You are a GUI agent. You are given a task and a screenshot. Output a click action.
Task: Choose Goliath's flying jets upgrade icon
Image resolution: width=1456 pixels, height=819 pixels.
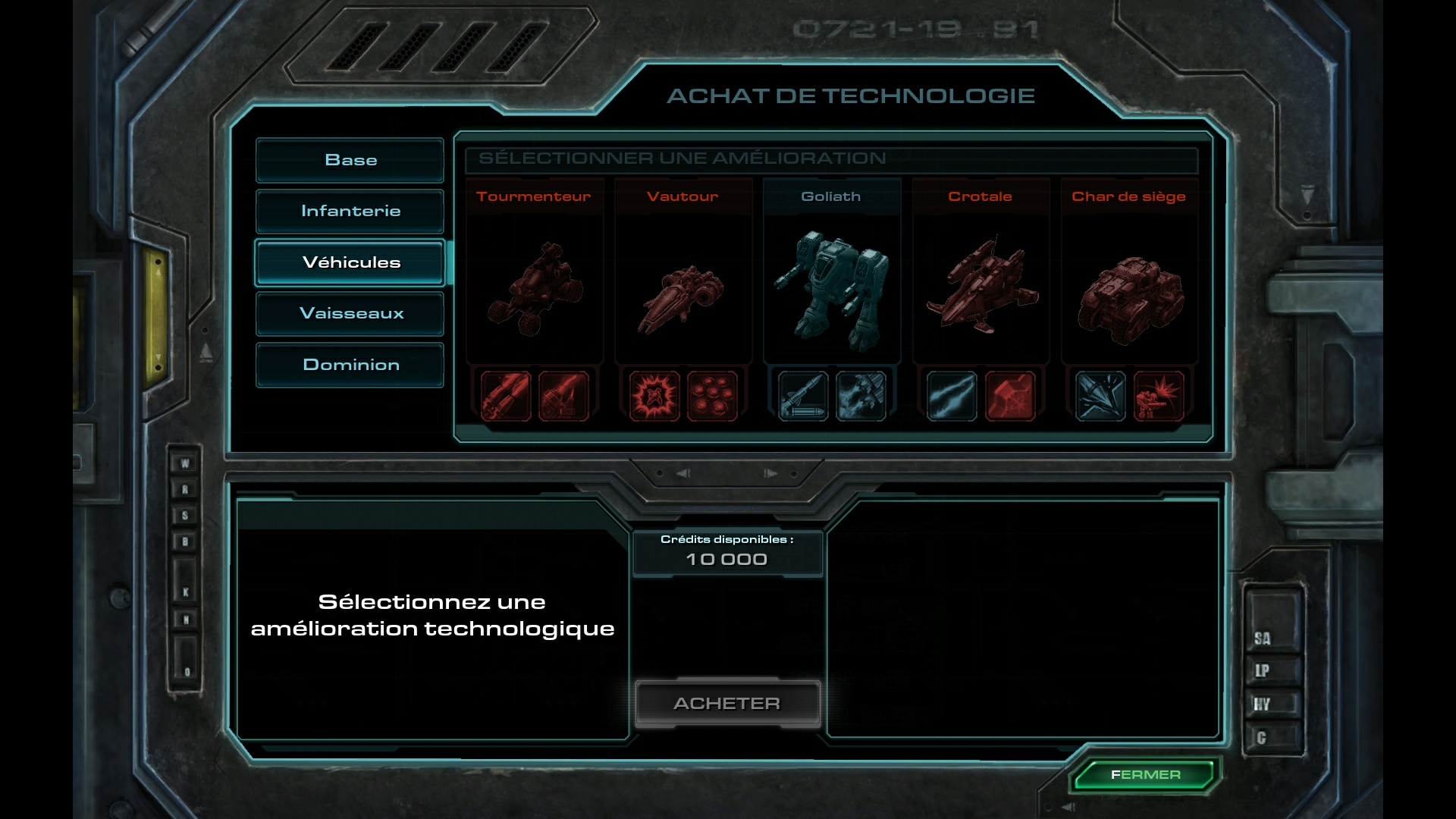point(861,395)
